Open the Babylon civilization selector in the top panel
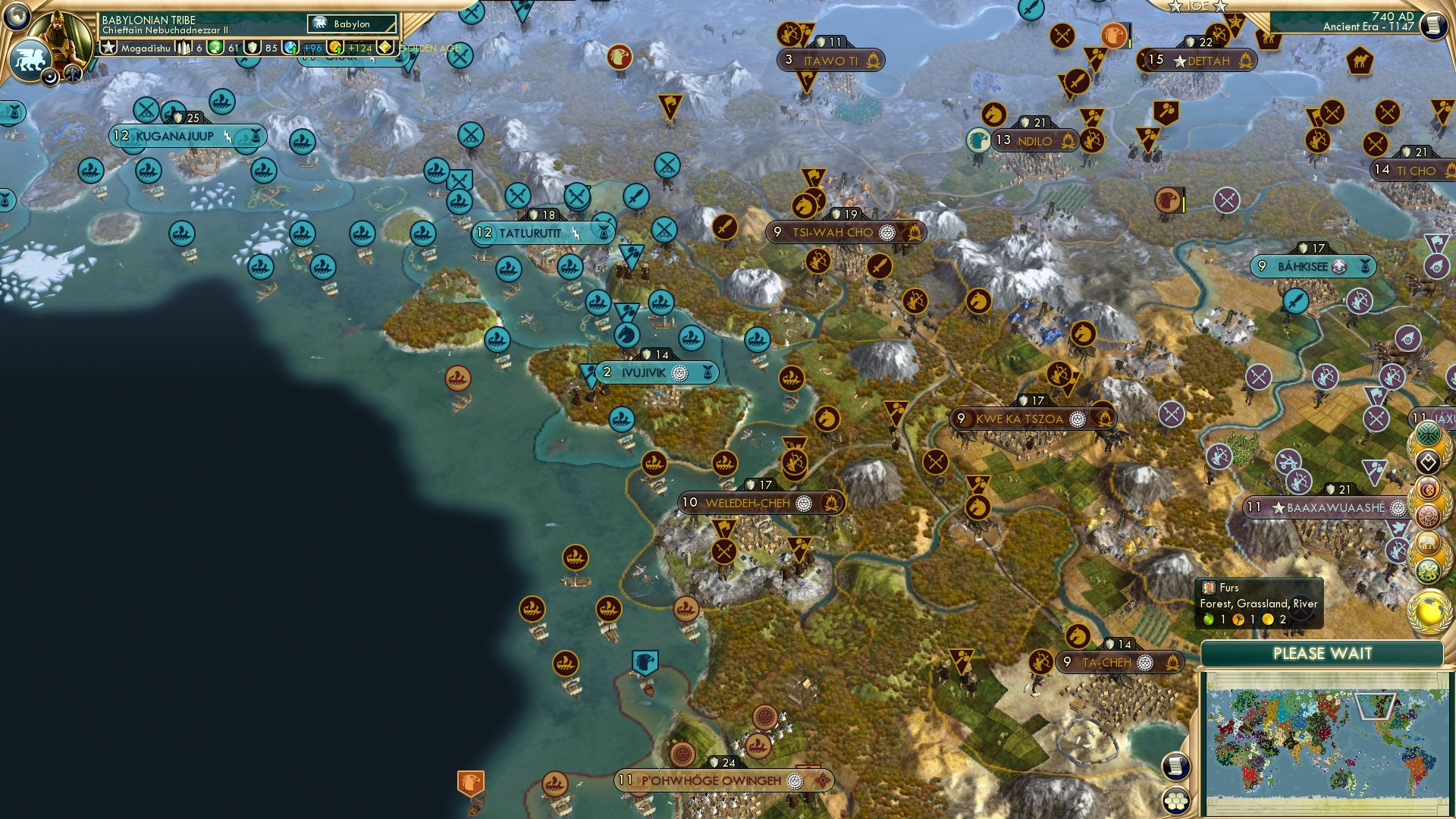This screenshot has height=819, width=1456. point(353,24)
